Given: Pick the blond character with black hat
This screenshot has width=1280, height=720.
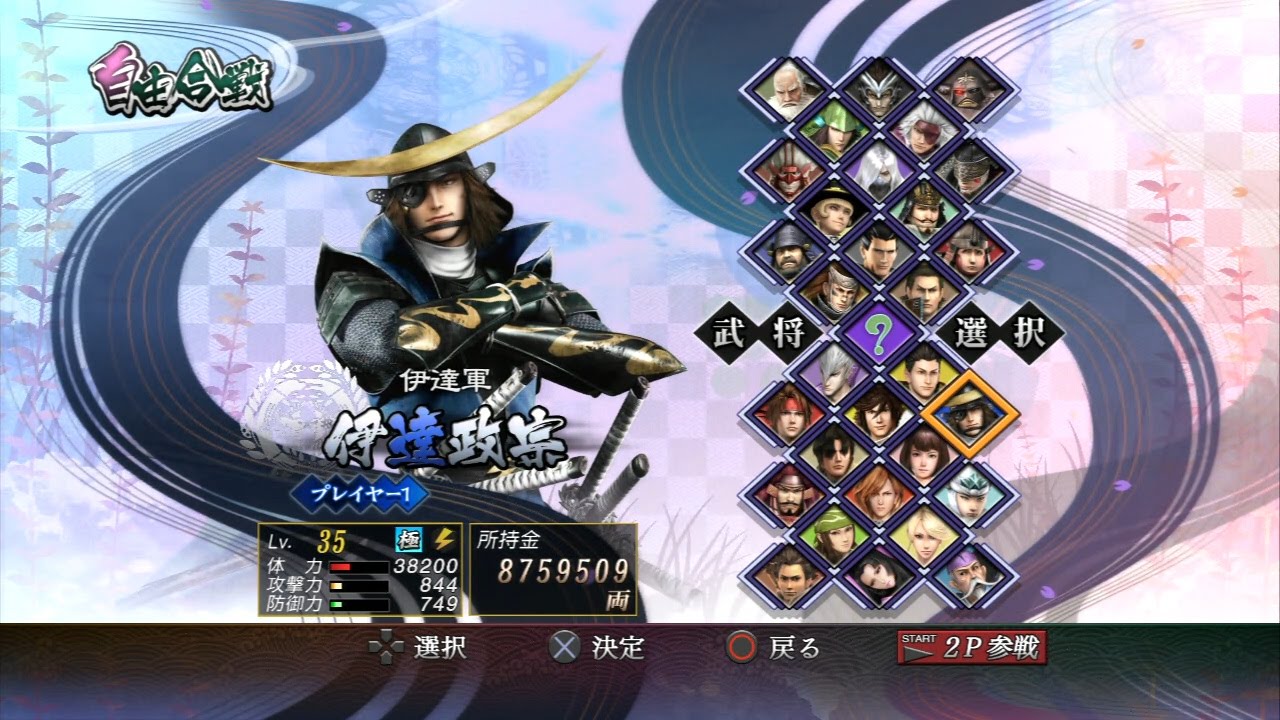Looking at the screenshot, I should 833,211.
